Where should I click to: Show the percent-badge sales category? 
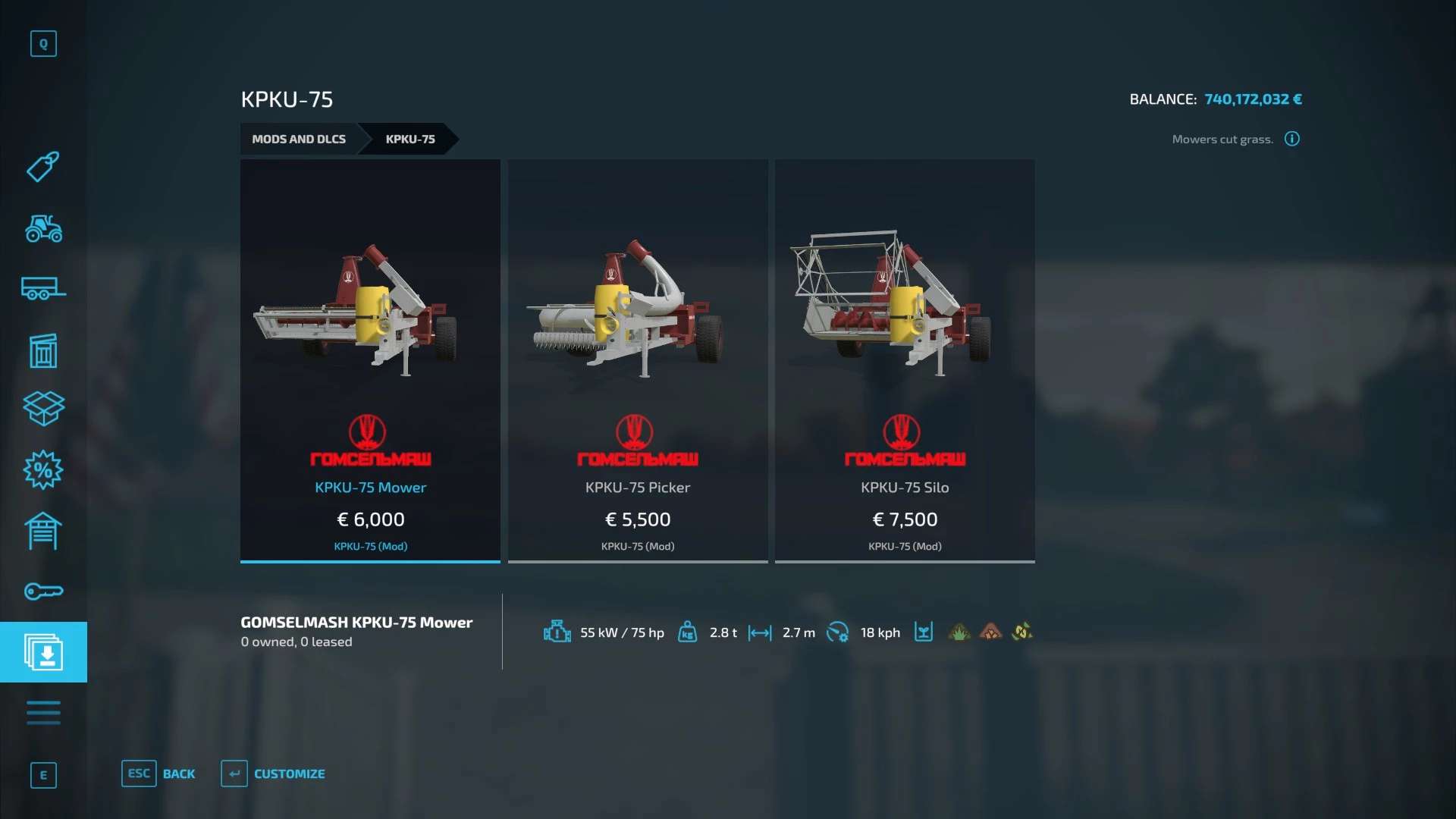(x=43, y=470)
